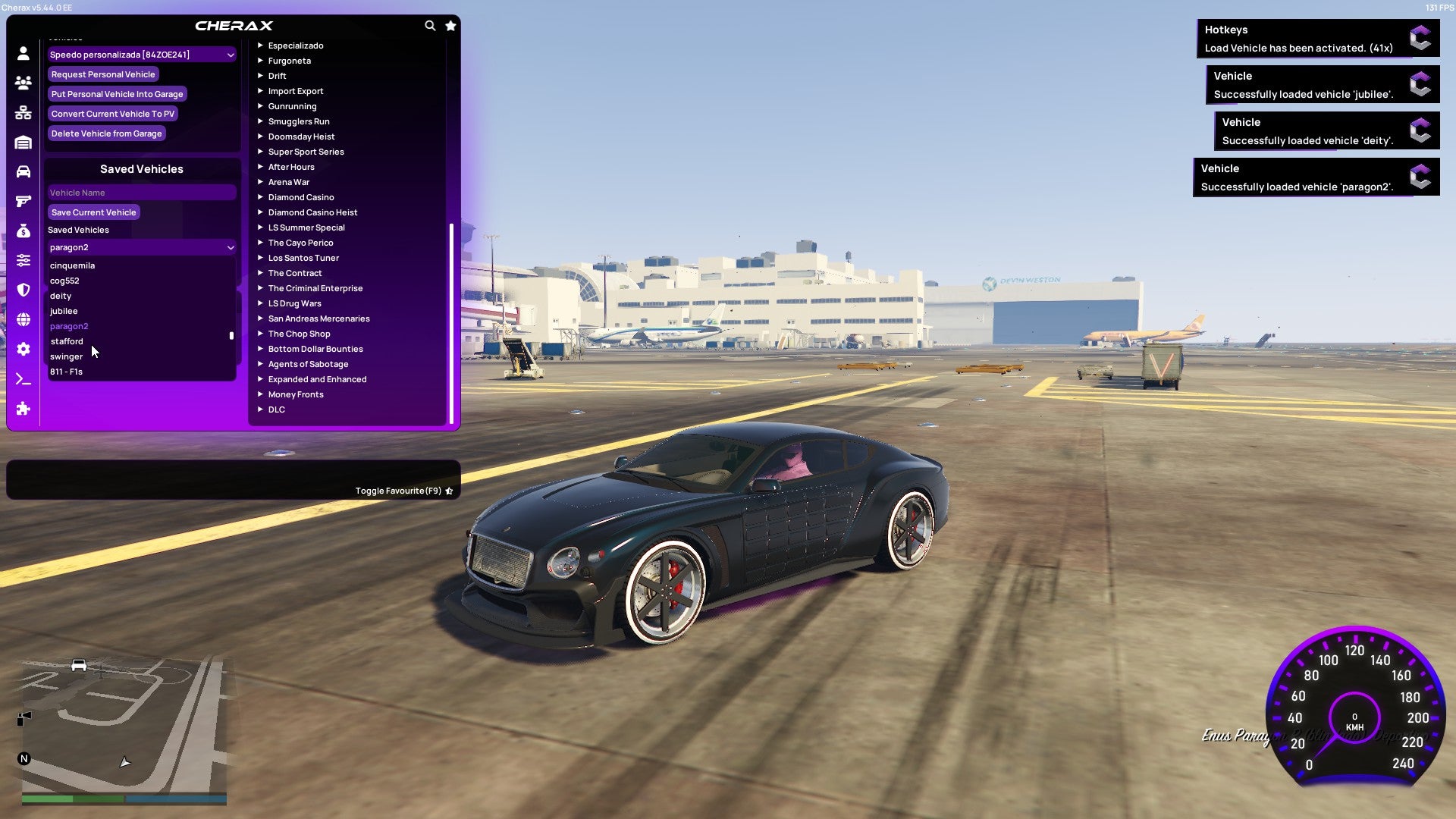Toggle Favourite using the star icon
1456x819 pixels.
[449, 491]
